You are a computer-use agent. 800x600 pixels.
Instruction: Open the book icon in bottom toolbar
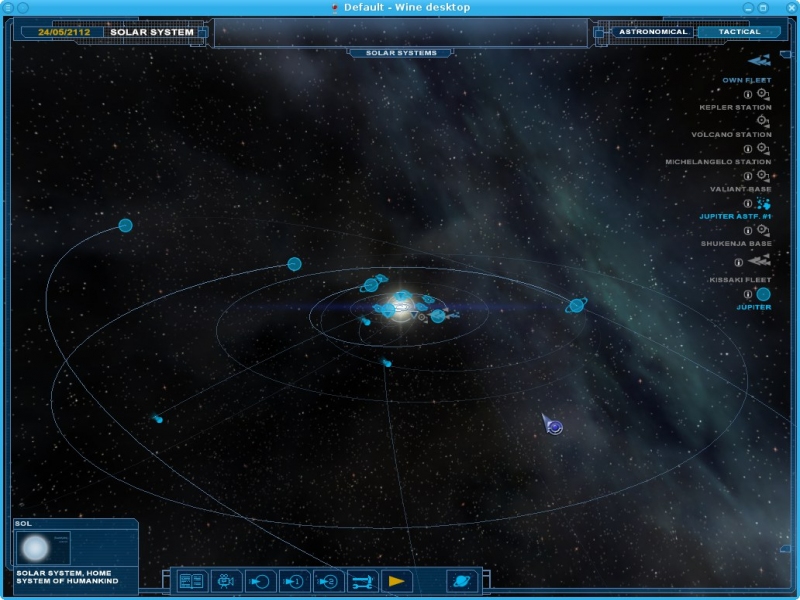pyautogui.click(x=190, y=580)
